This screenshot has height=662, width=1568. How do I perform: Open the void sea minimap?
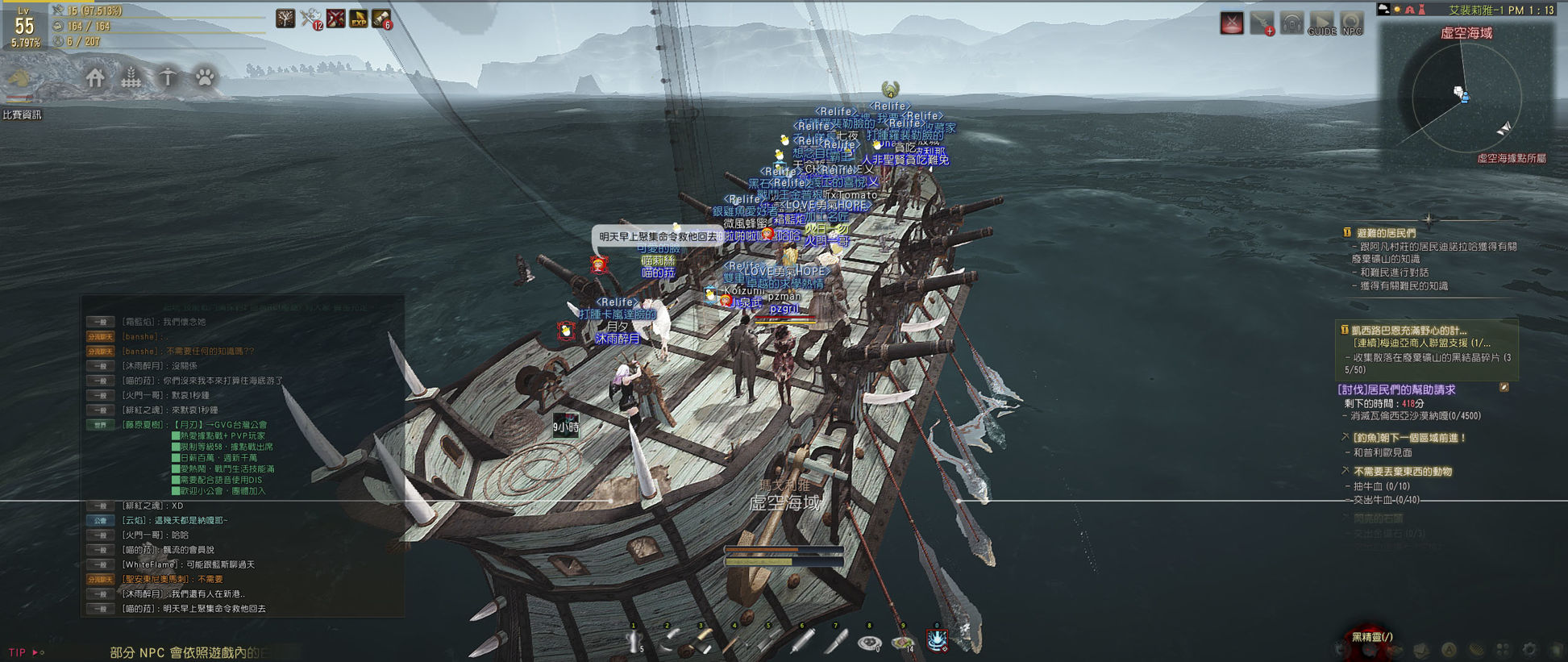coord(1465,97)
